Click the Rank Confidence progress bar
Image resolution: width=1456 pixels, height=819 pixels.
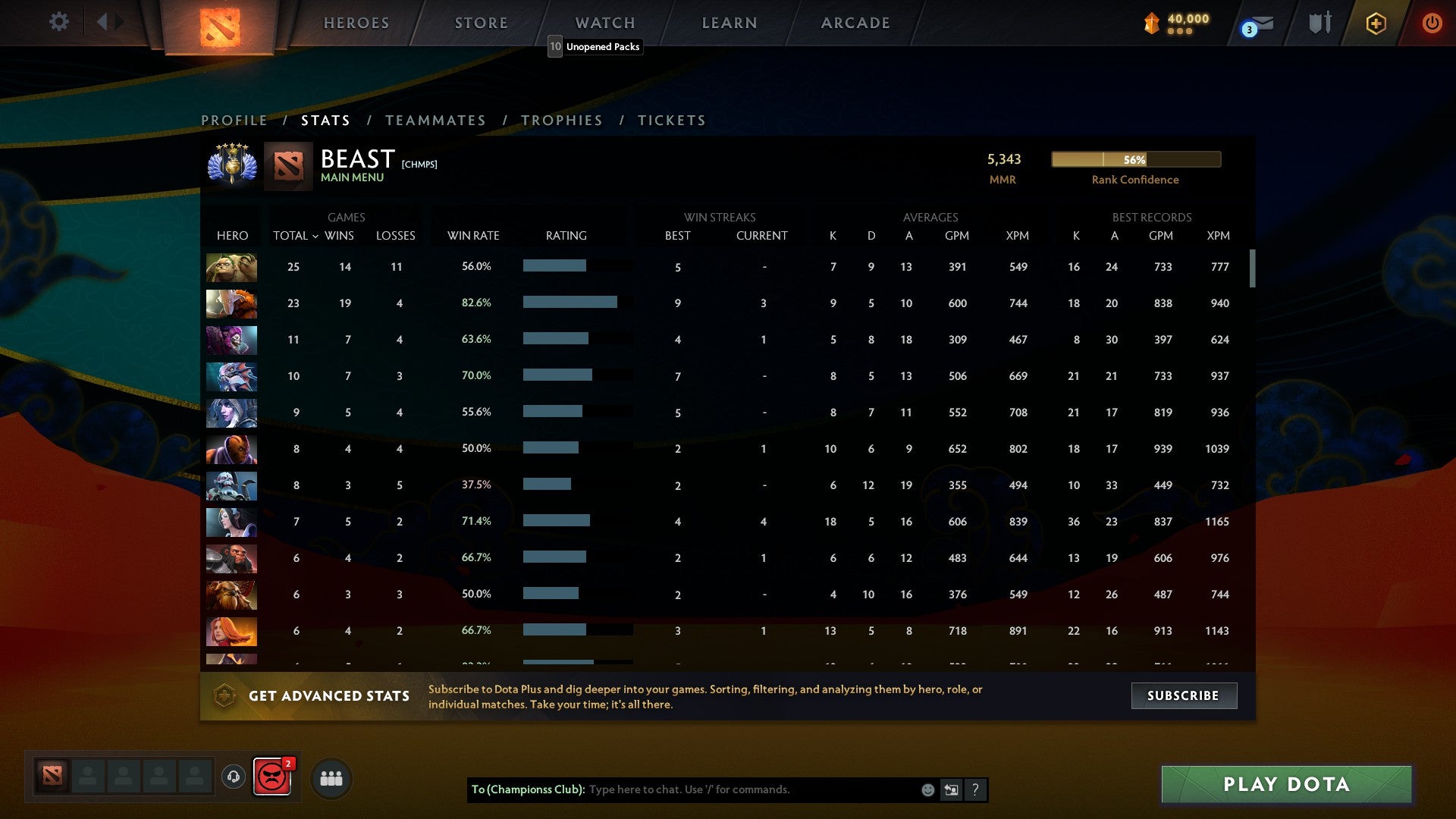coord(1134,160)
